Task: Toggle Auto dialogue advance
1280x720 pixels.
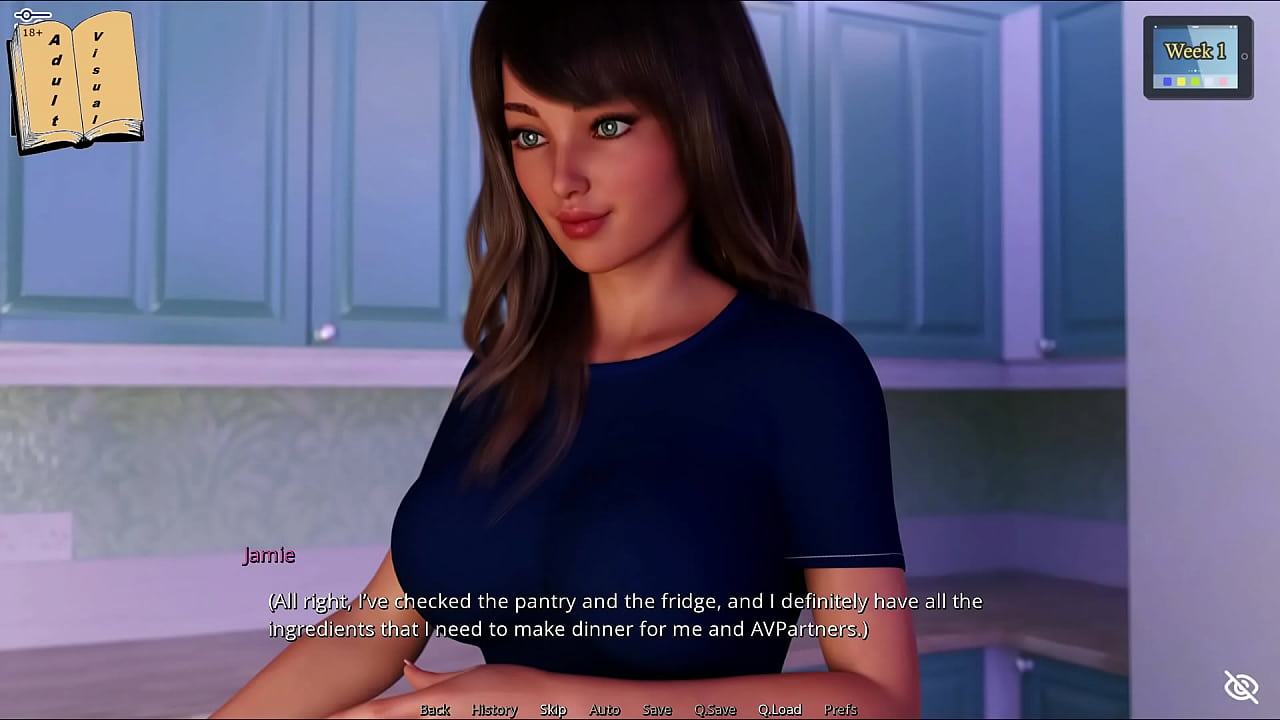Action: pos(604,710)
